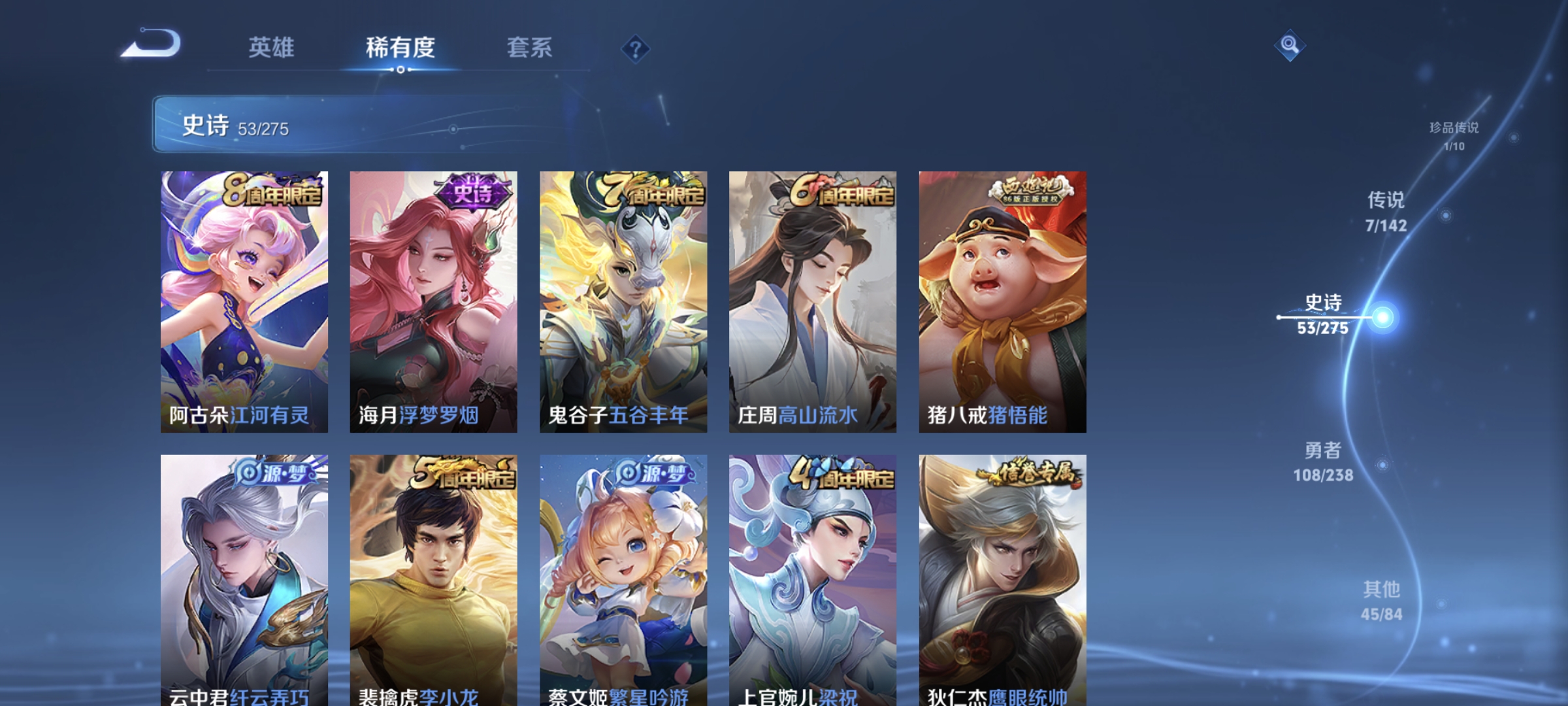Select the 稀有度 tab
Viewport: 1568px width, 706px height.
pos(400,47)
